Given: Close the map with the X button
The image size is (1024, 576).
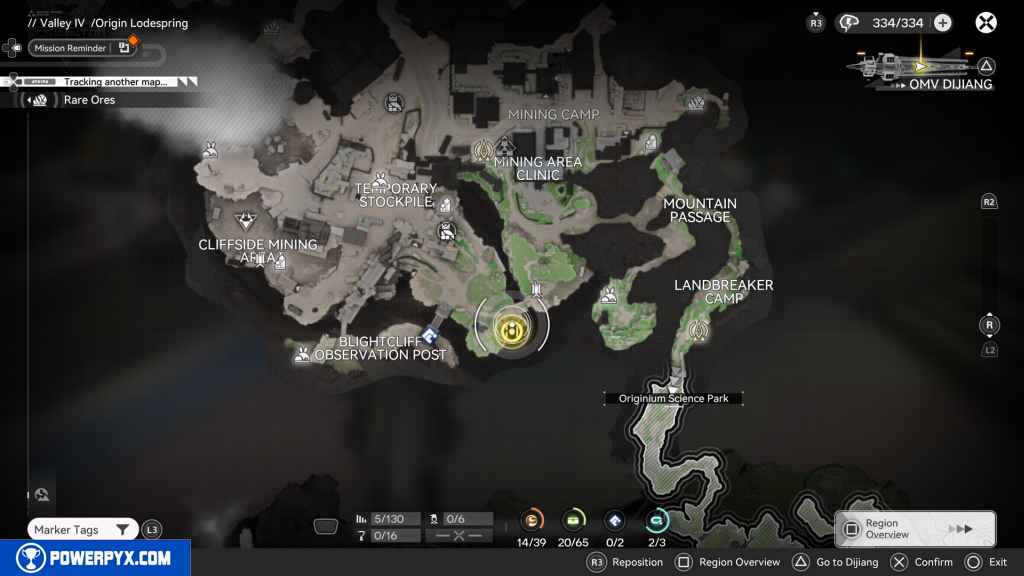Looking at the screenshot, I should coord(986,23).
